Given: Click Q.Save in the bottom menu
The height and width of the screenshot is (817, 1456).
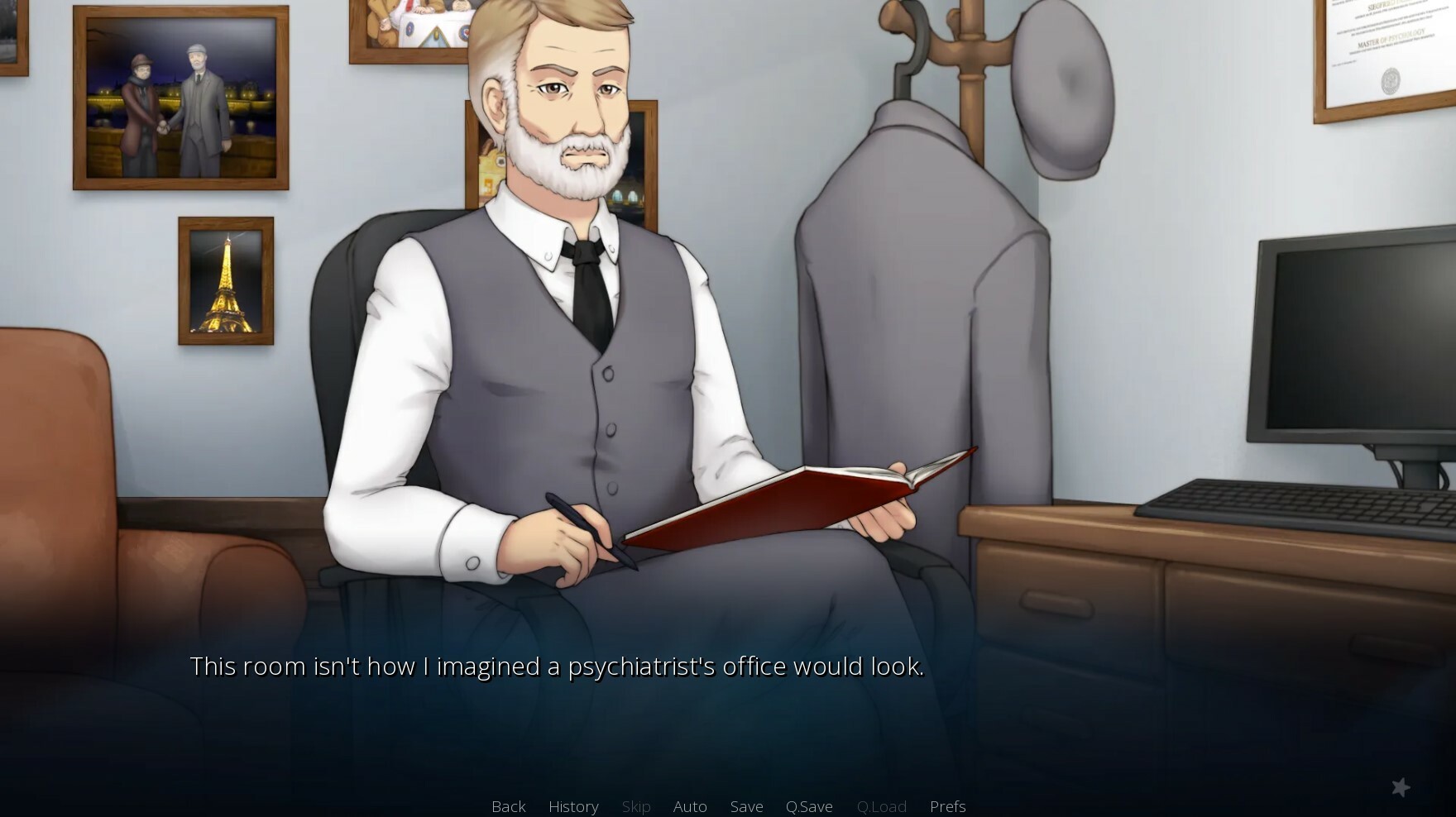Looking at the screenshot, I should (809, 806).
